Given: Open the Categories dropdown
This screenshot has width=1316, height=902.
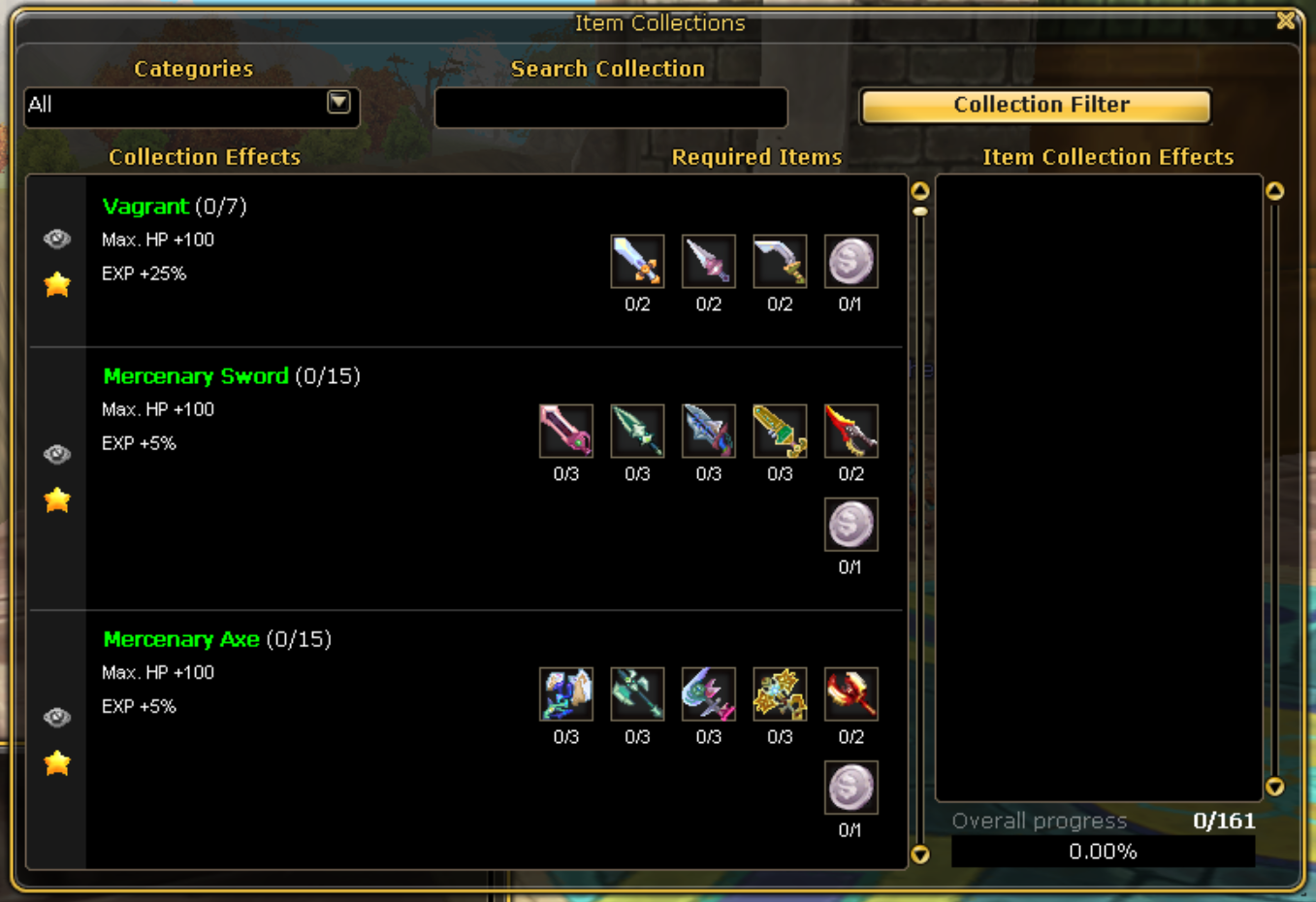Looking at the screenshot, I should pyautogui.click(x=338, y=102).
